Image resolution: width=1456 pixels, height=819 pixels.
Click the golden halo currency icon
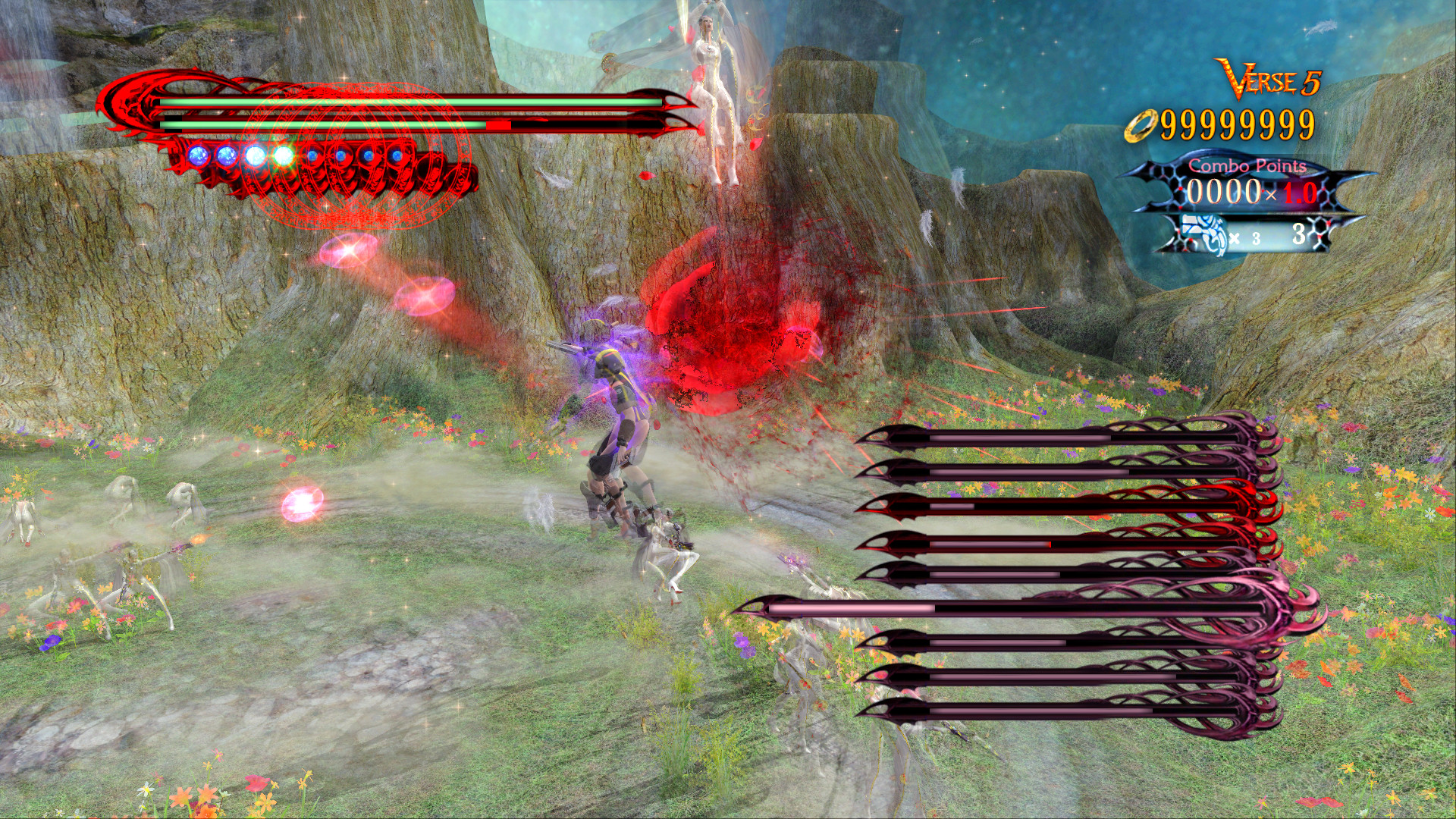pos(1141,125)
